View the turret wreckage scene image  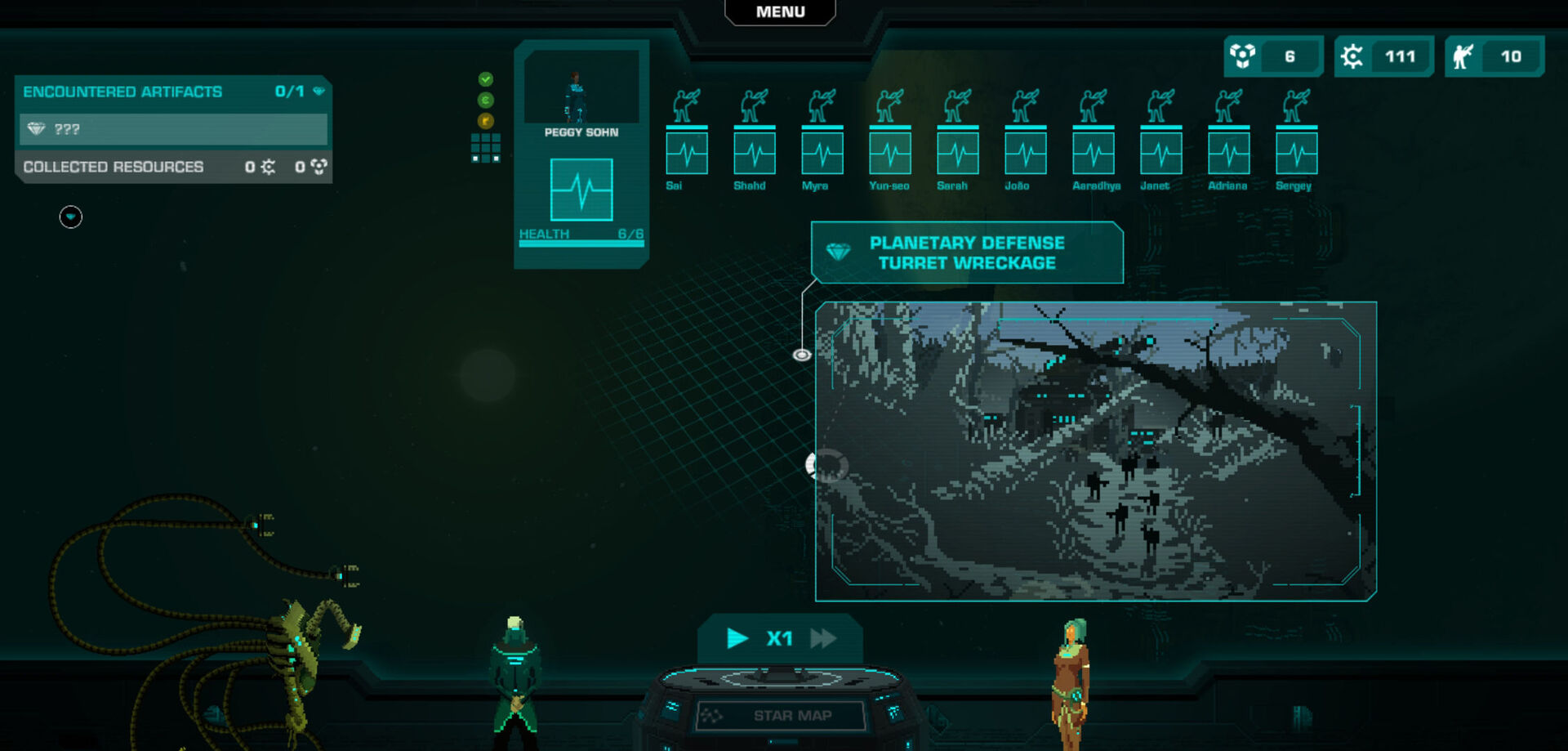pos(1095,451)
